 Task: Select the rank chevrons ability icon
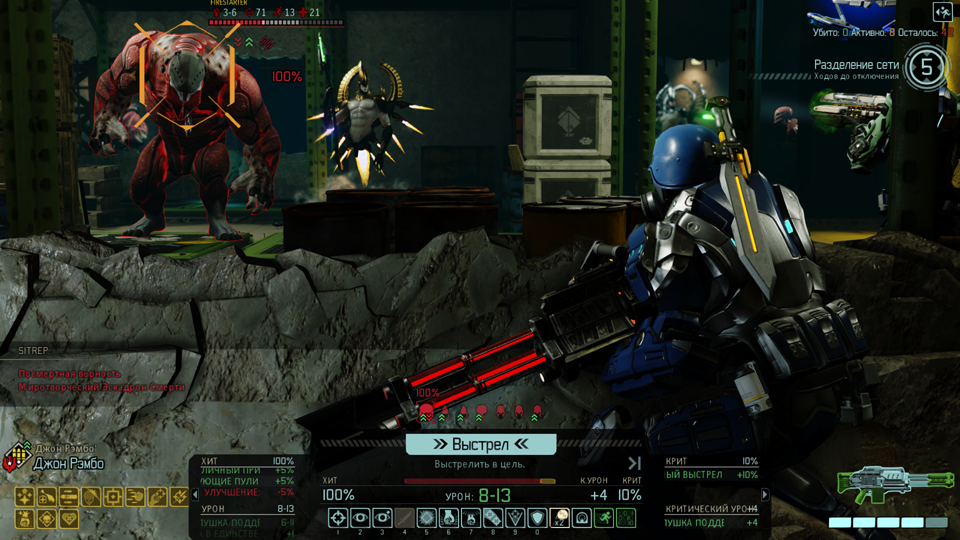[515, 518]
